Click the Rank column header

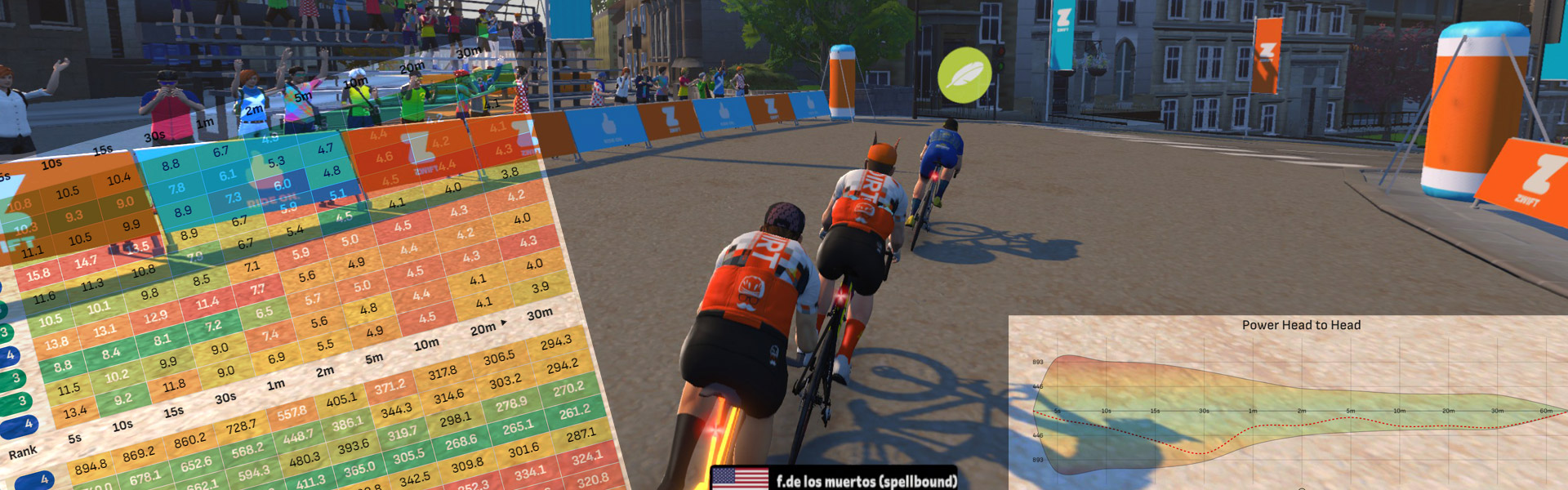pyautogui.click(x=23, y=452)
